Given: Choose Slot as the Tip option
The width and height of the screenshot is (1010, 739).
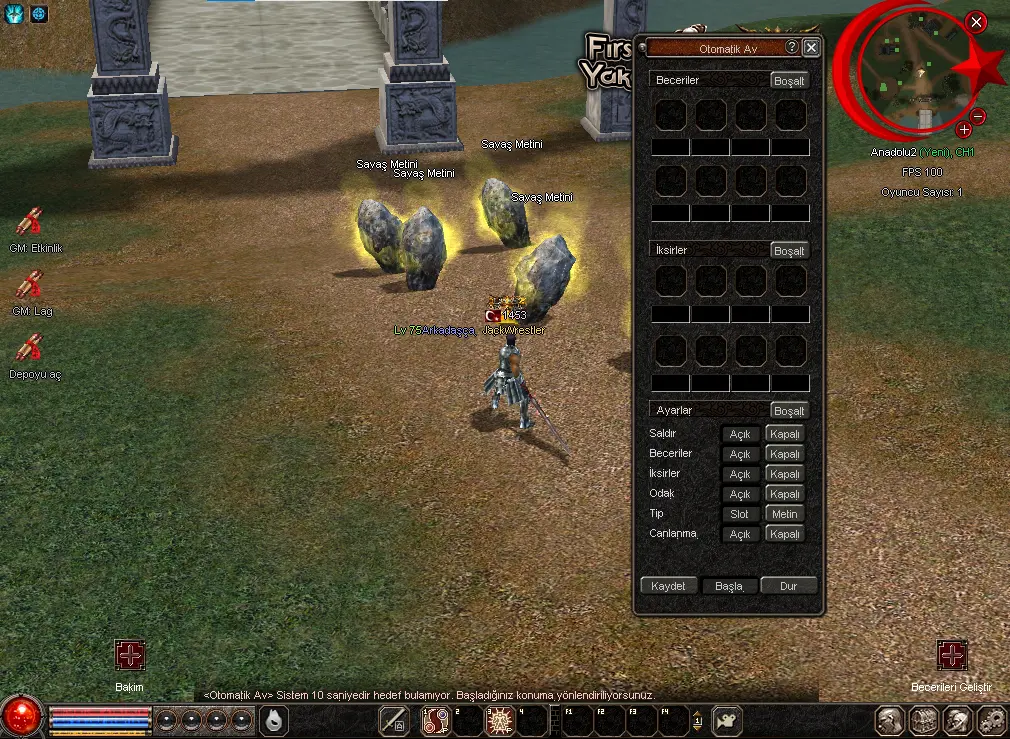Looking at the screenshot, I should pyautogui.click(x=740, y=514).
